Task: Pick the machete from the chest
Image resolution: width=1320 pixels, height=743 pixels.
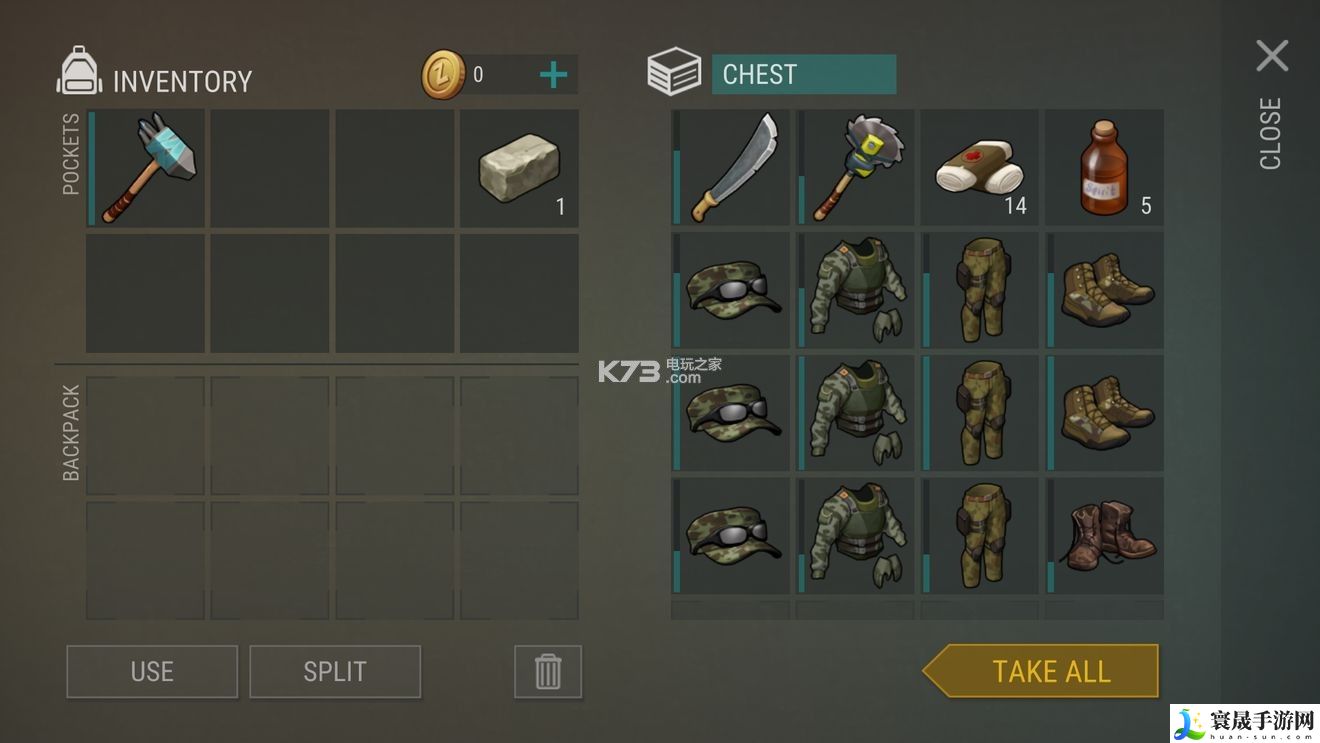Action: coord(733,168)
